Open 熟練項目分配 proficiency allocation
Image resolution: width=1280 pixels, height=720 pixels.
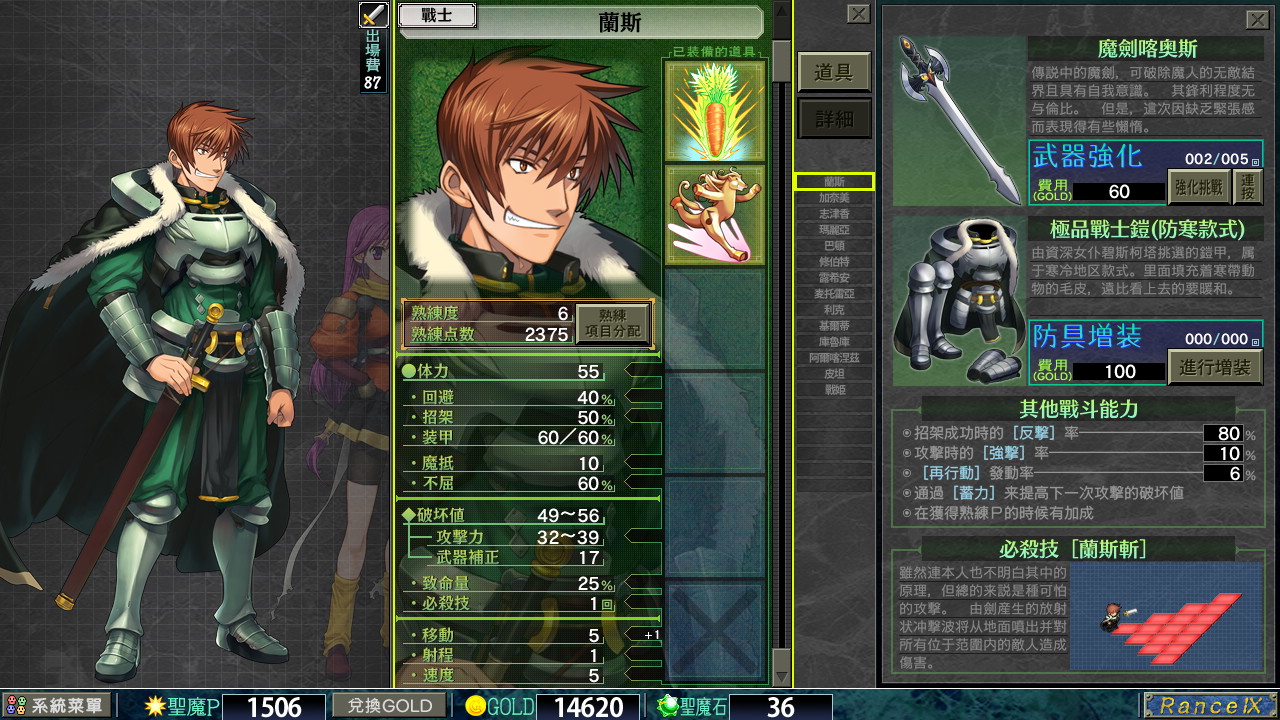click(612, 324)
